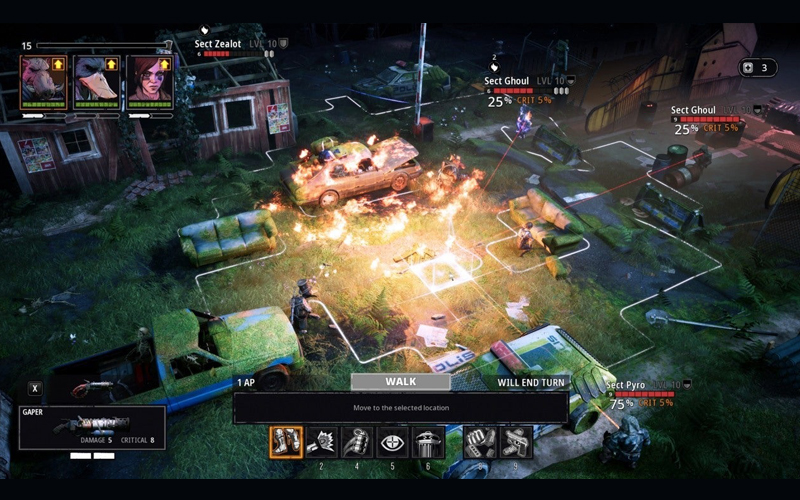Viewport: 800px width, 500px height.
Task: Target the Sect Zealot nameplate
Action: tap(217, 44)
